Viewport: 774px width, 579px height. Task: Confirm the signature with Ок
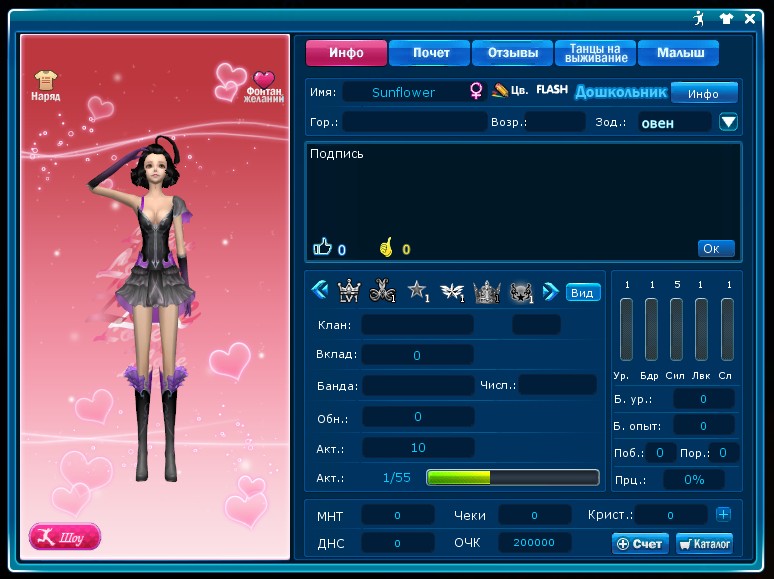click(715, 248)
